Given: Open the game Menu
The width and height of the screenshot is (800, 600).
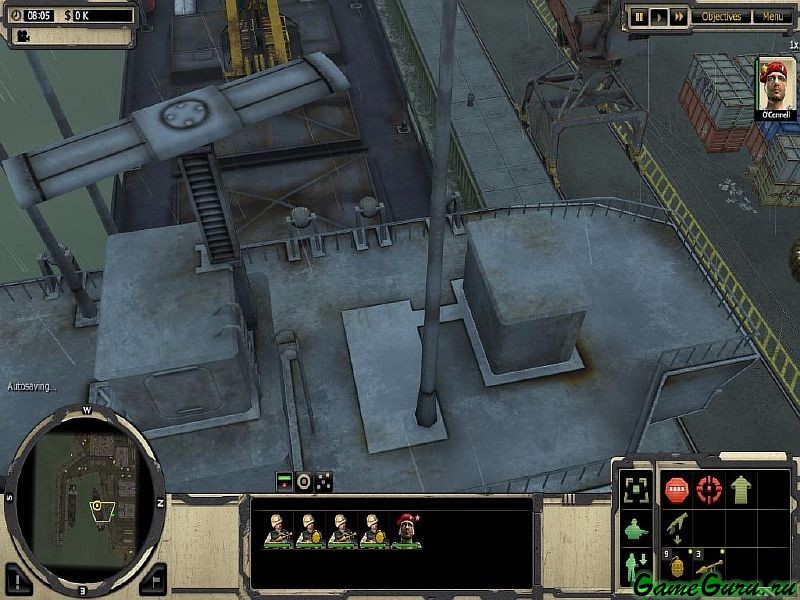Looking at the screenshot, I should pos(772,16).
